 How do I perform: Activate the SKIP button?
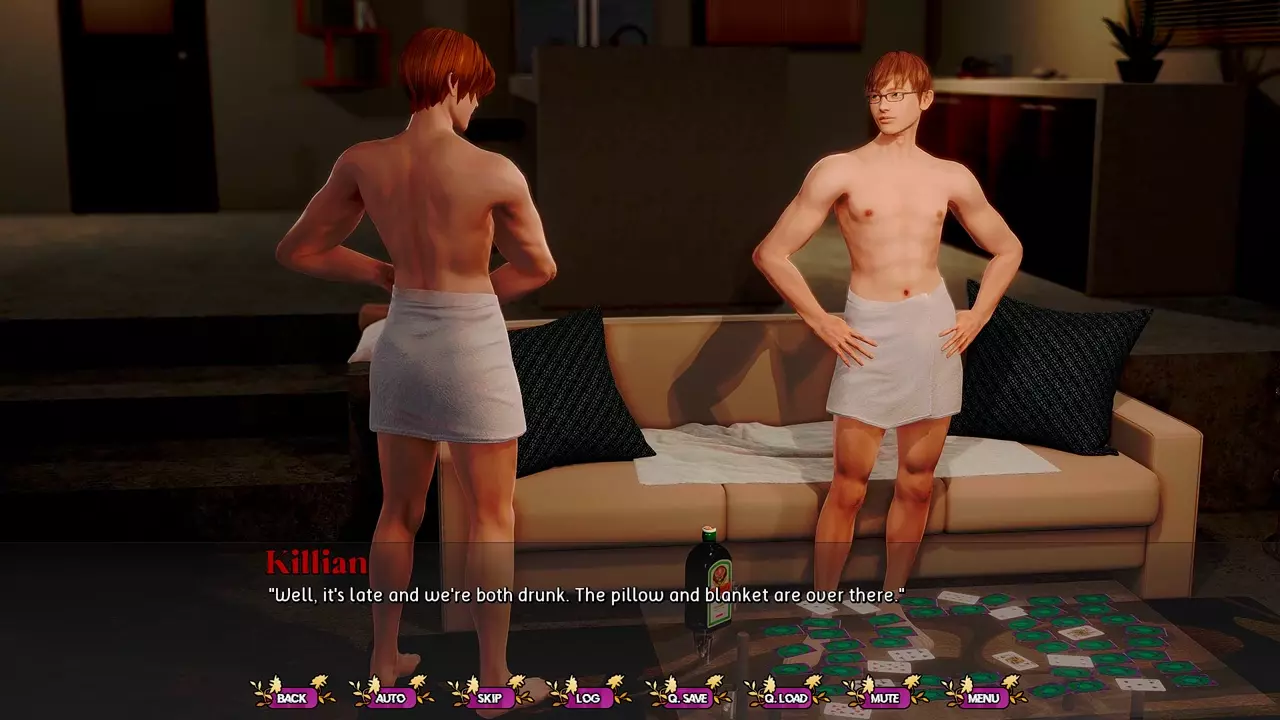point(489,698)
